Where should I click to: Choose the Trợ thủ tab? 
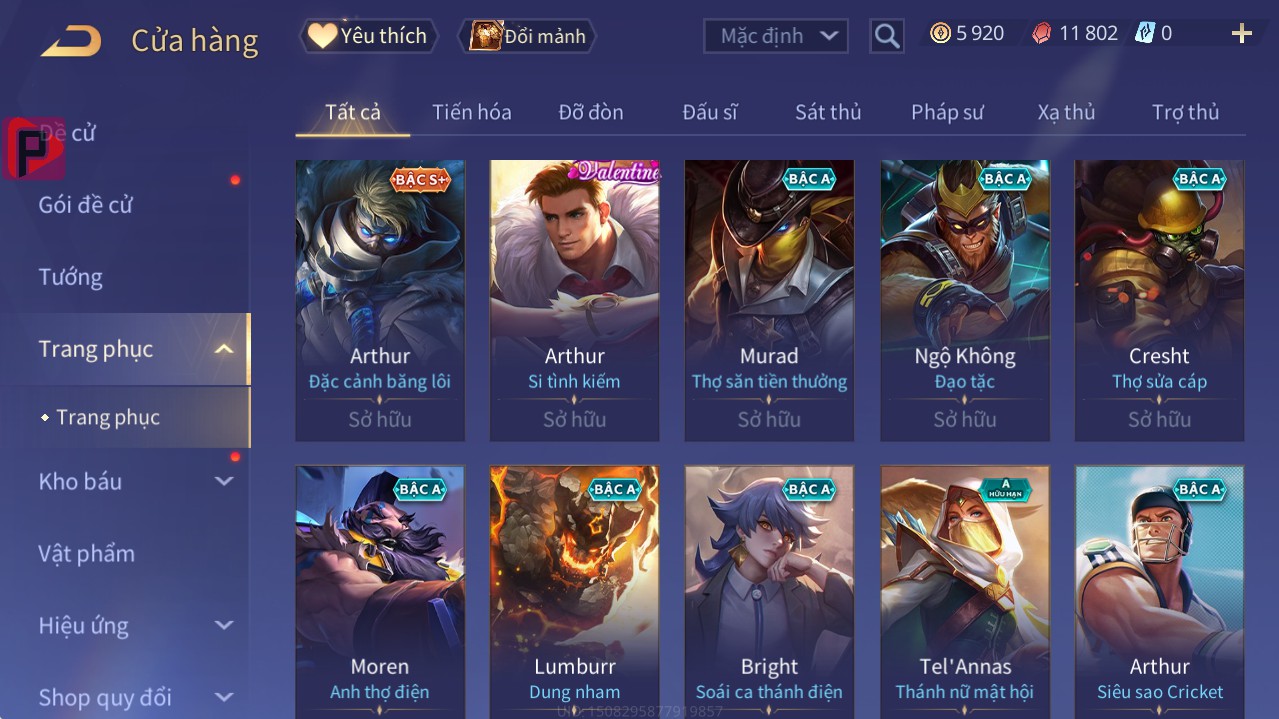point(1185,112)
